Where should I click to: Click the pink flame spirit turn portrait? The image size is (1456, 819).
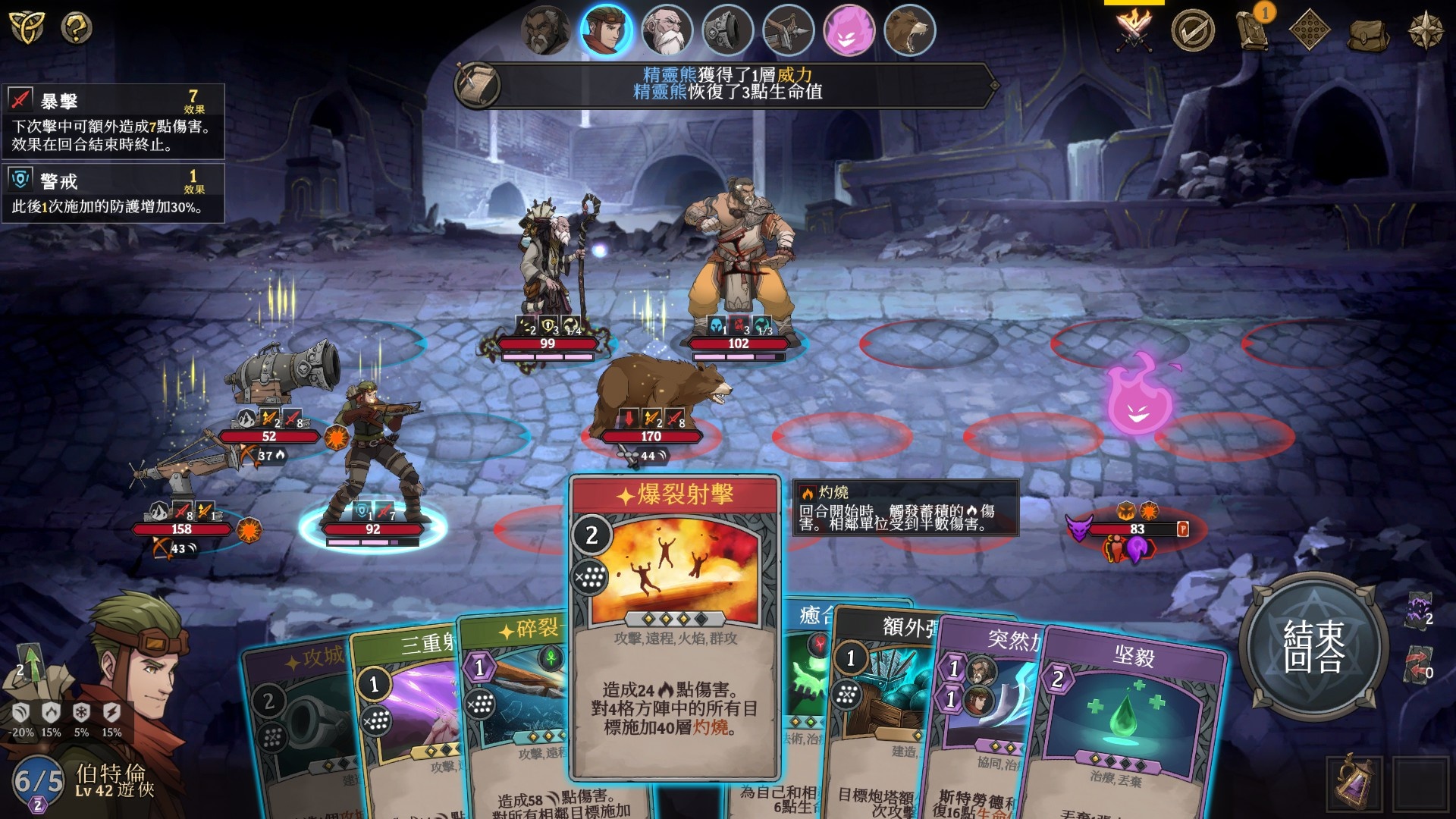point(849,30)
